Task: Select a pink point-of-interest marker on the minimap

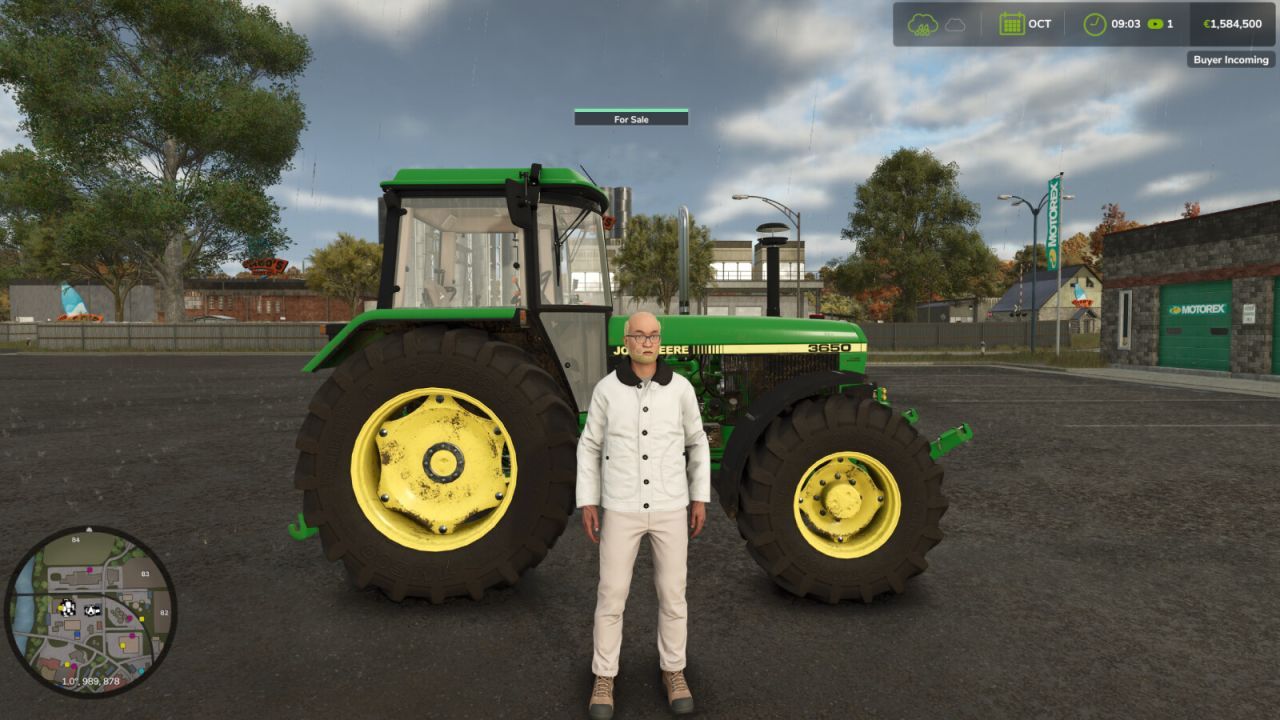Action: tap(89, 569)
